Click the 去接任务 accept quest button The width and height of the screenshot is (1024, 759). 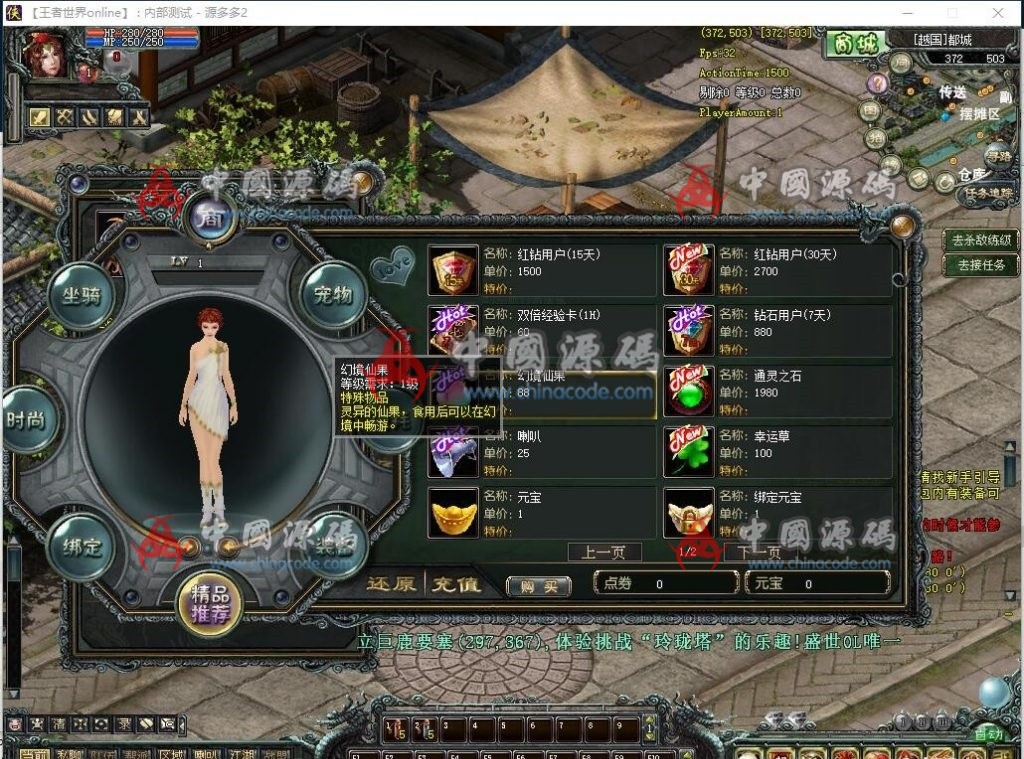[x=980, y=265]
